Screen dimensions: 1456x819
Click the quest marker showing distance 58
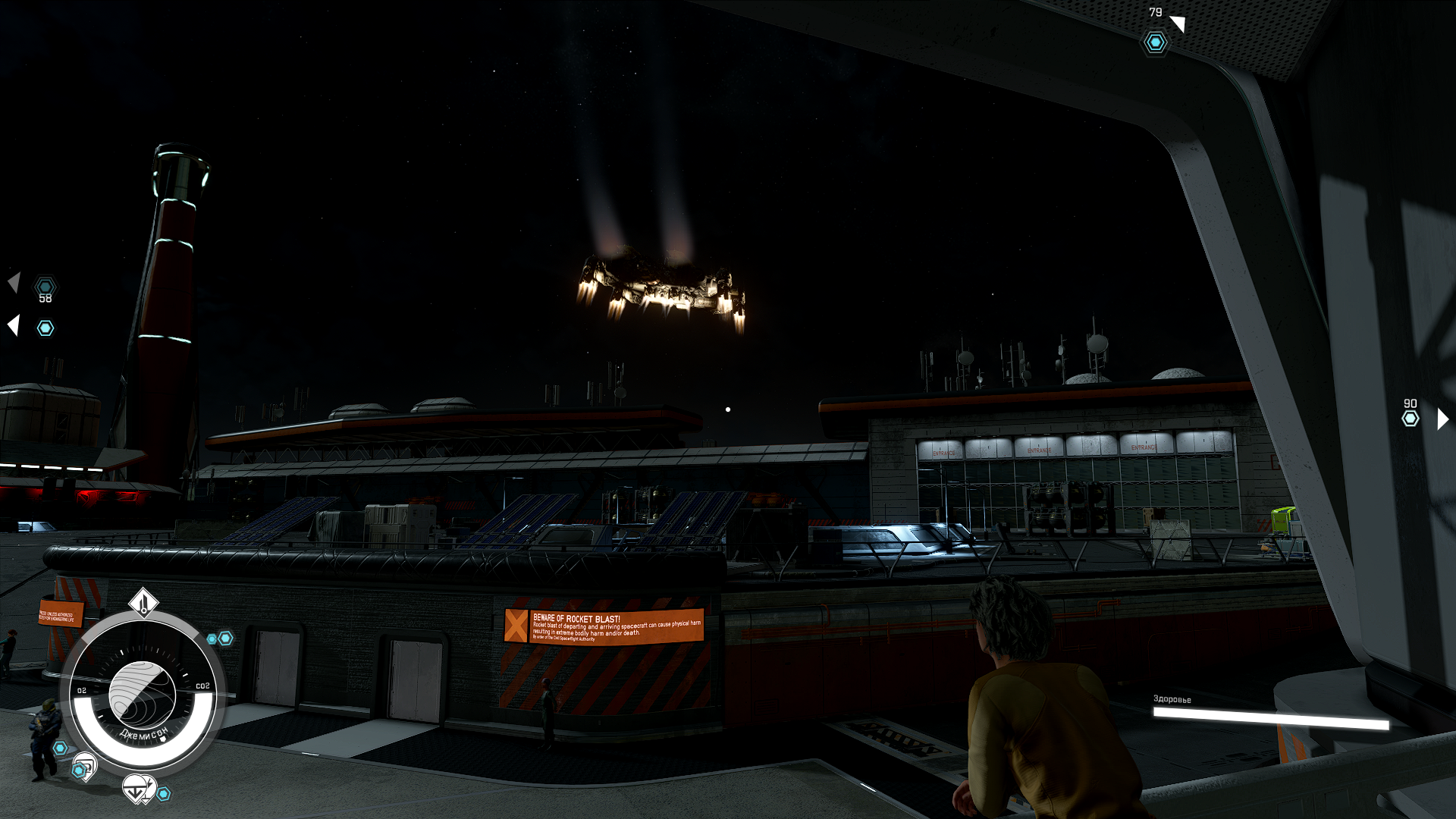click(x=45, y=287)
